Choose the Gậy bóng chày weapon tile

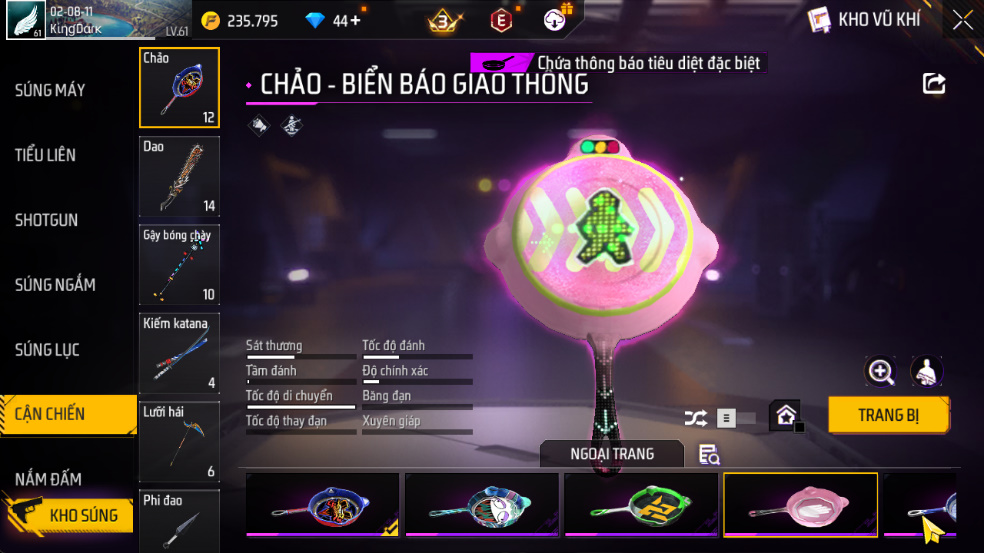179,265
